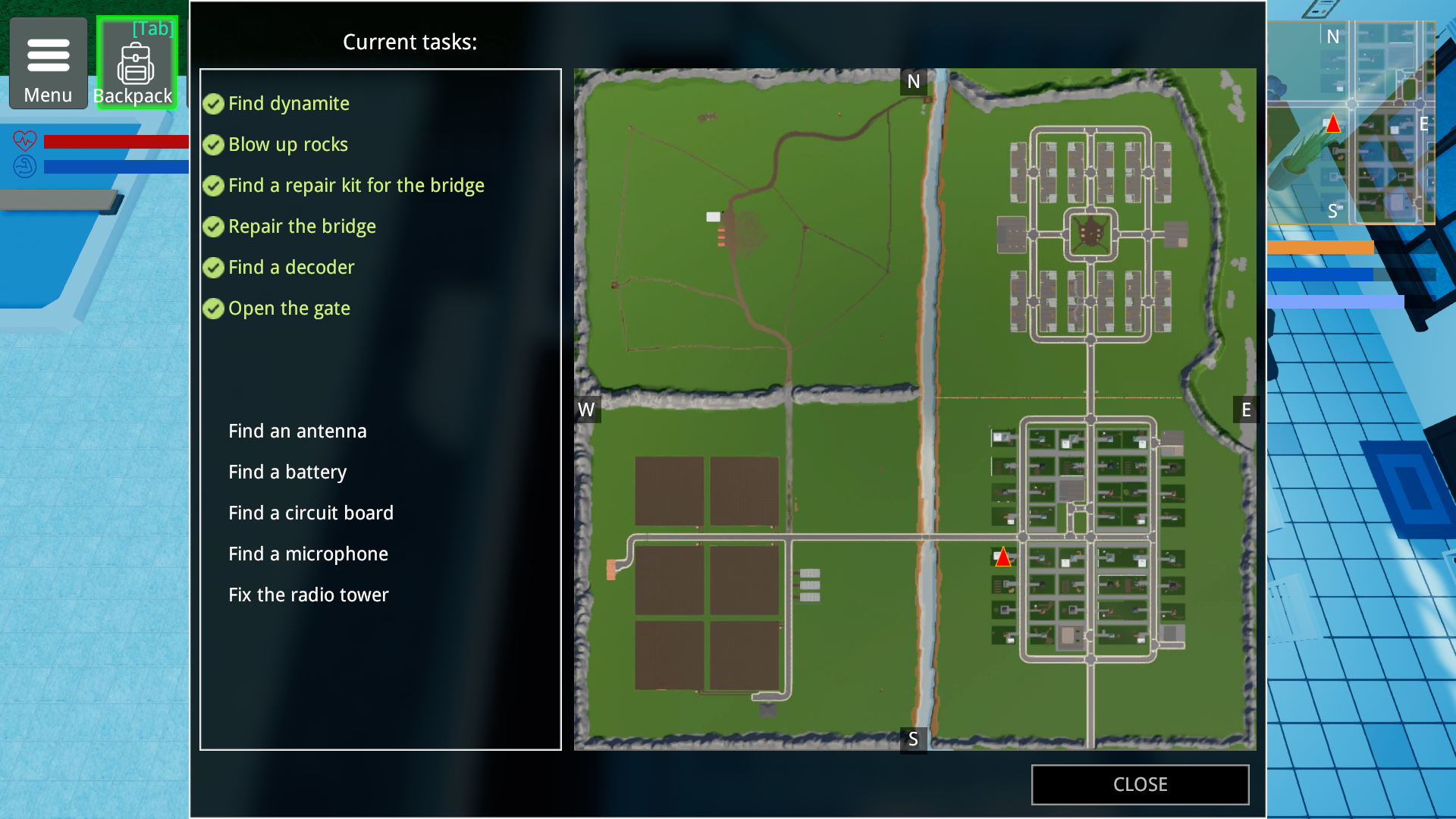Open the Backpack
The height and width of the screenshot is (819, 1456).
135,64
